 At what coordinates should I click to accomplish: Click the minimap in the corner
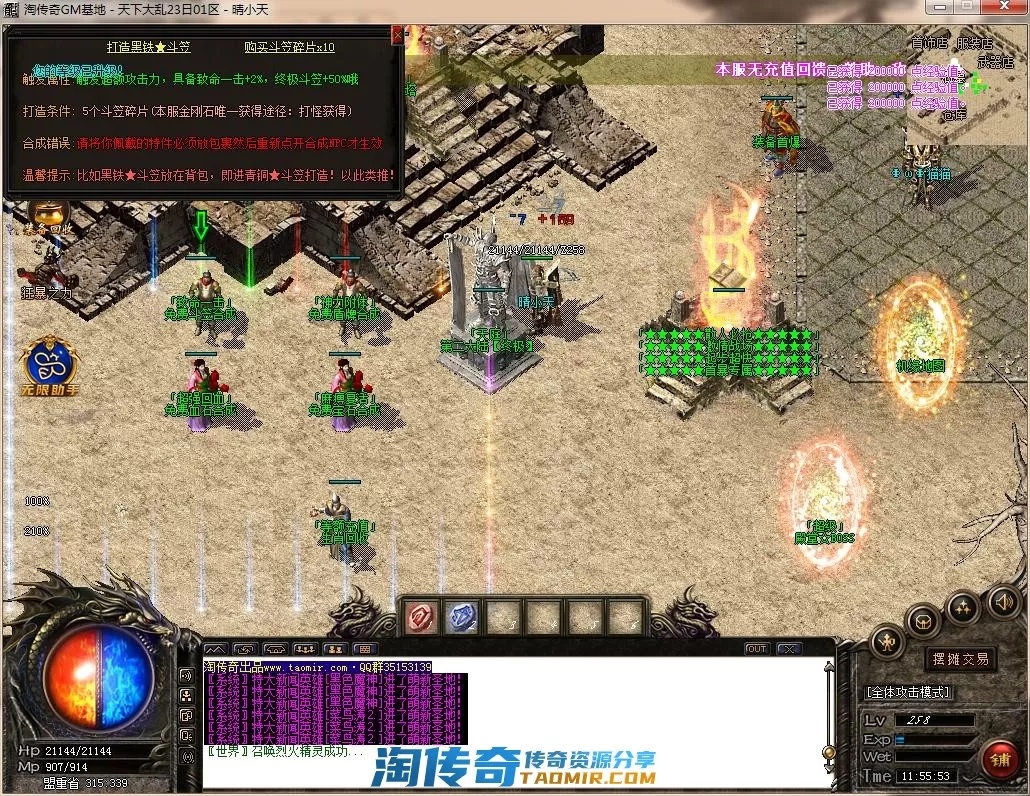(967, 85)
